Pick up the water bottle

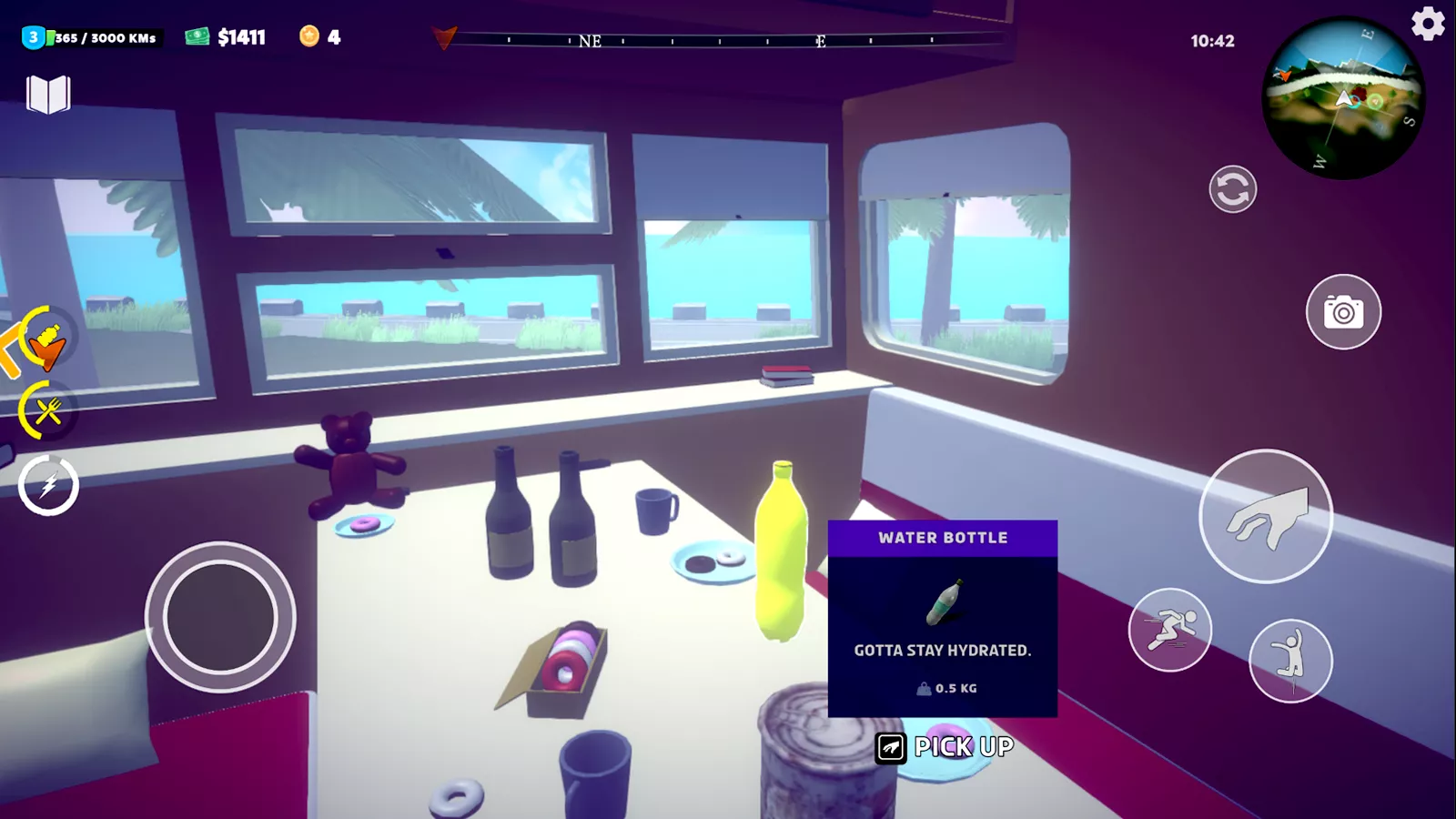946,747
